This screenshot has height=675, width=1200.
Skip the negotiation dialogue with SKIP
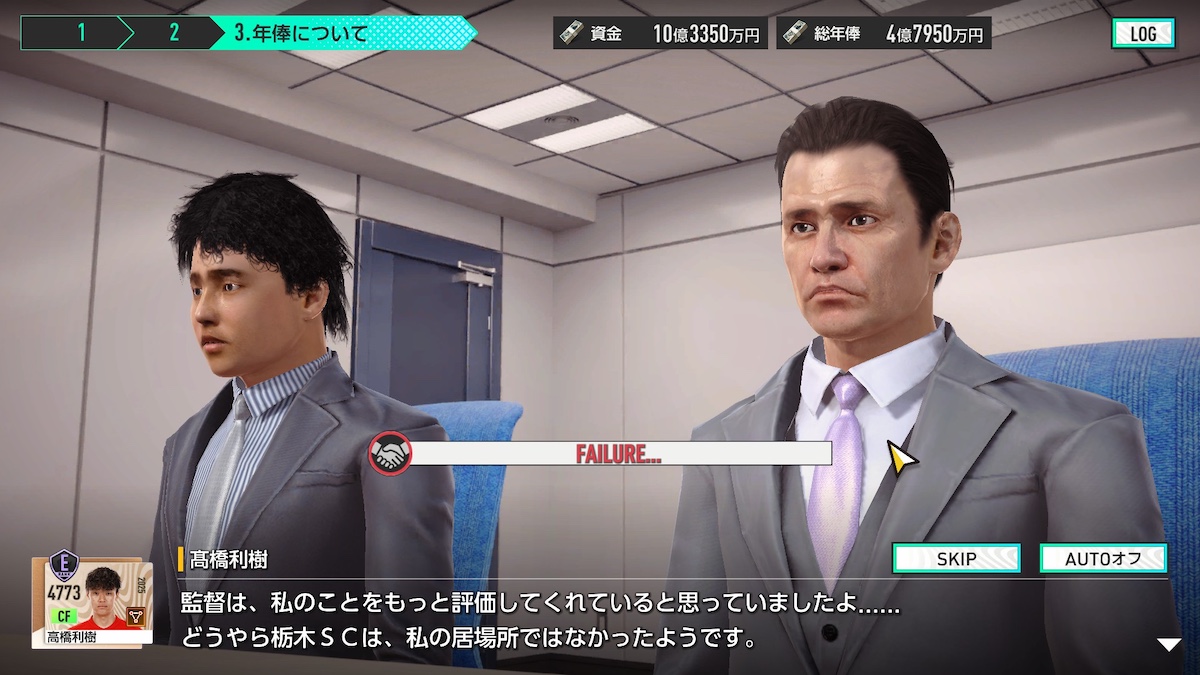point(956,558)
